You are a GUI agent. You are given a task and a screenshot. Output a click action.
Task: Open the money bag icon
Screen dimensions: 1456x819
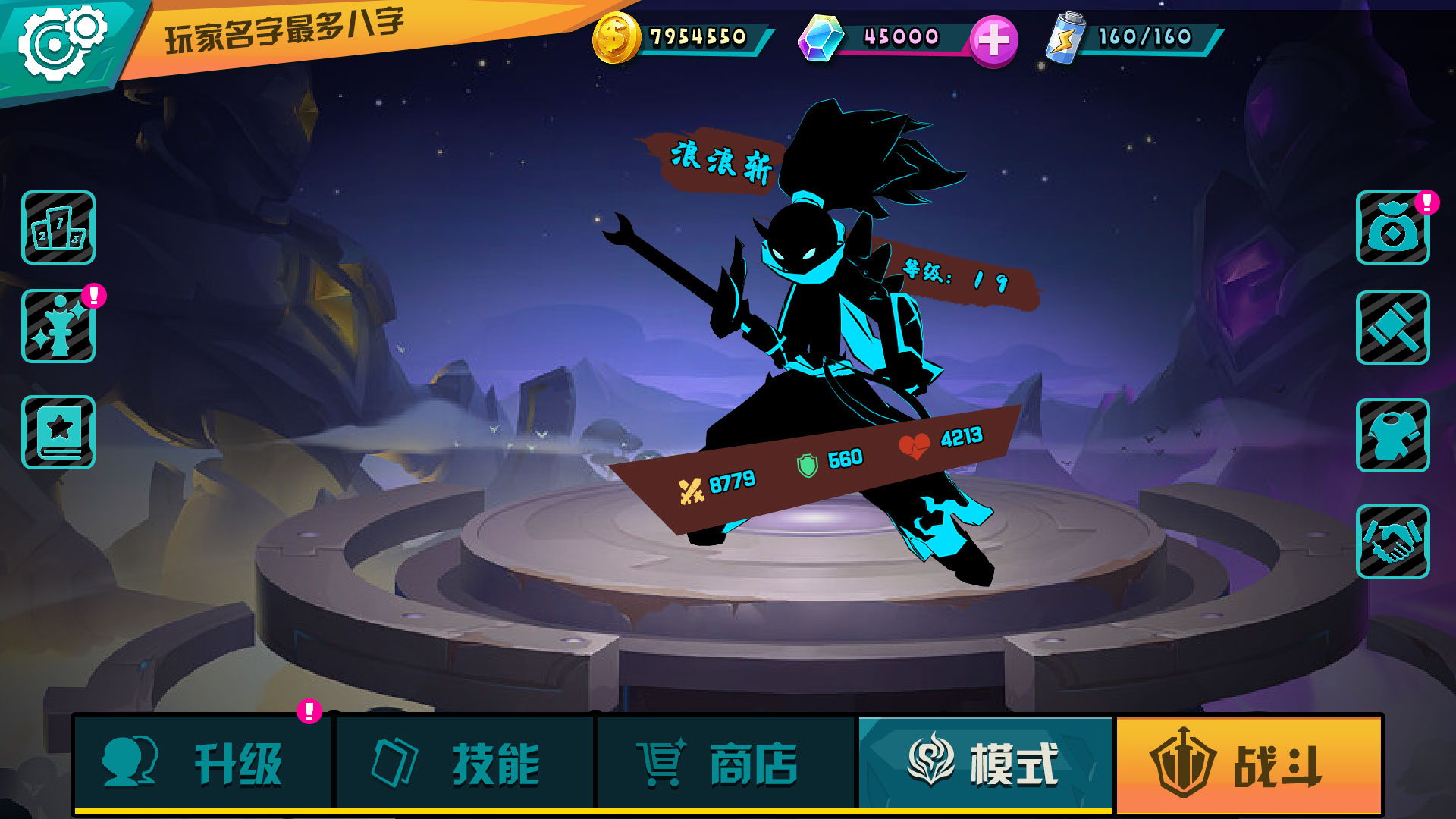(1392, 228)
